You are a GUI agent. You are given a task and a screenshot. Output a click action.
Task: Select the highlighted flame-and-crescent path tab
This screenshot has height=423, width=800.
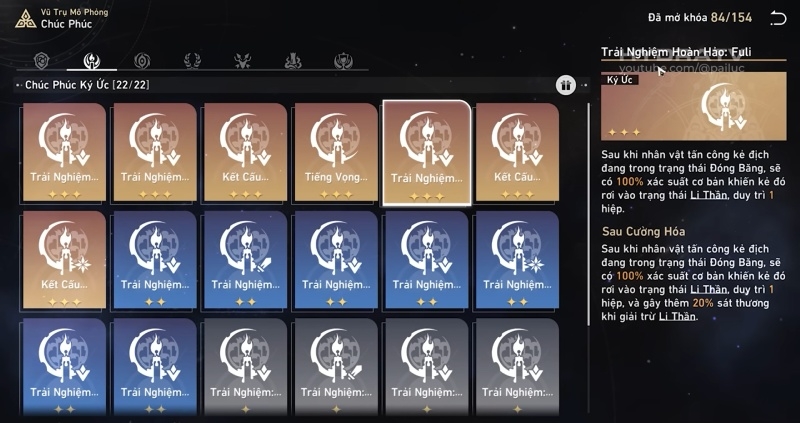tap(92, 61)
